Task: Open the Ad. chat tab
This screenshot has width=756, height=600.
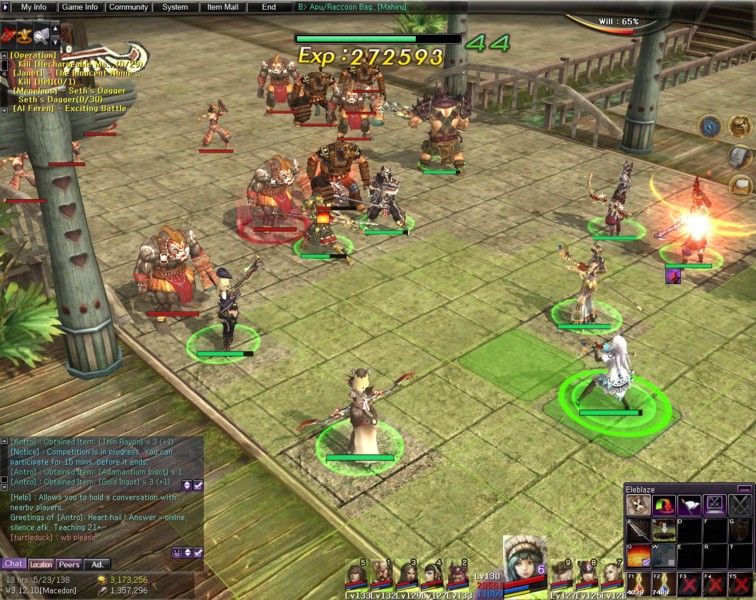Action: [96, 564]
